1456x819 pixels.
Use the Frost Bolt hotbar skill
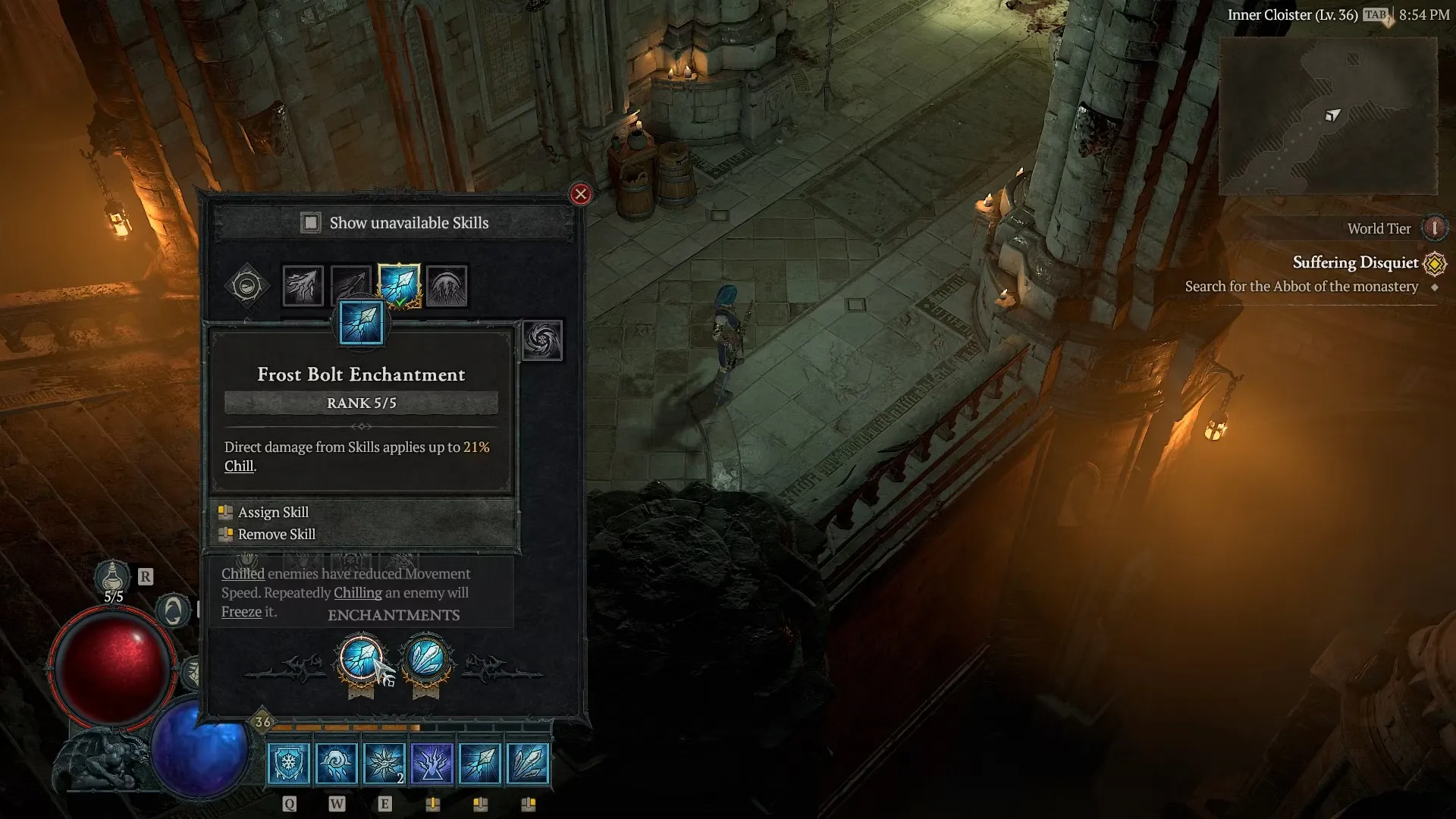[x=480, y=762]
